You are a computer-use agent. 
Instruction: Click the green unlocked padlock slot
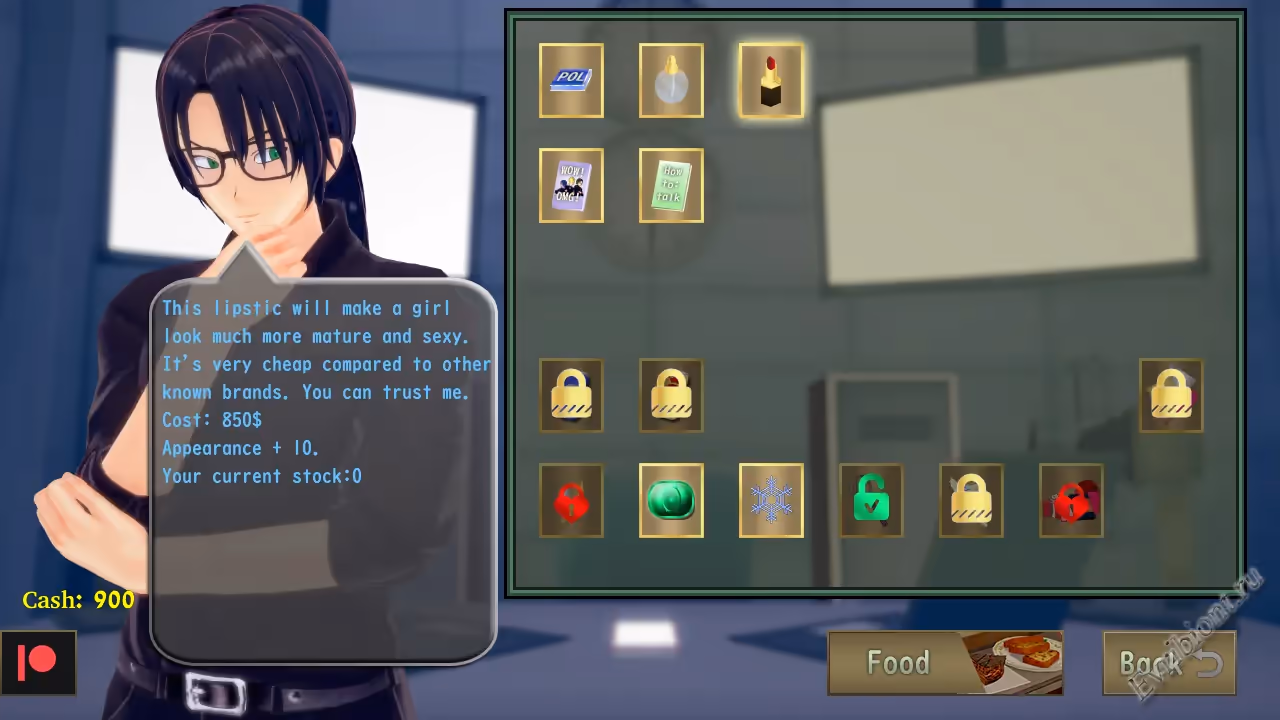click(x=871, y=500)
